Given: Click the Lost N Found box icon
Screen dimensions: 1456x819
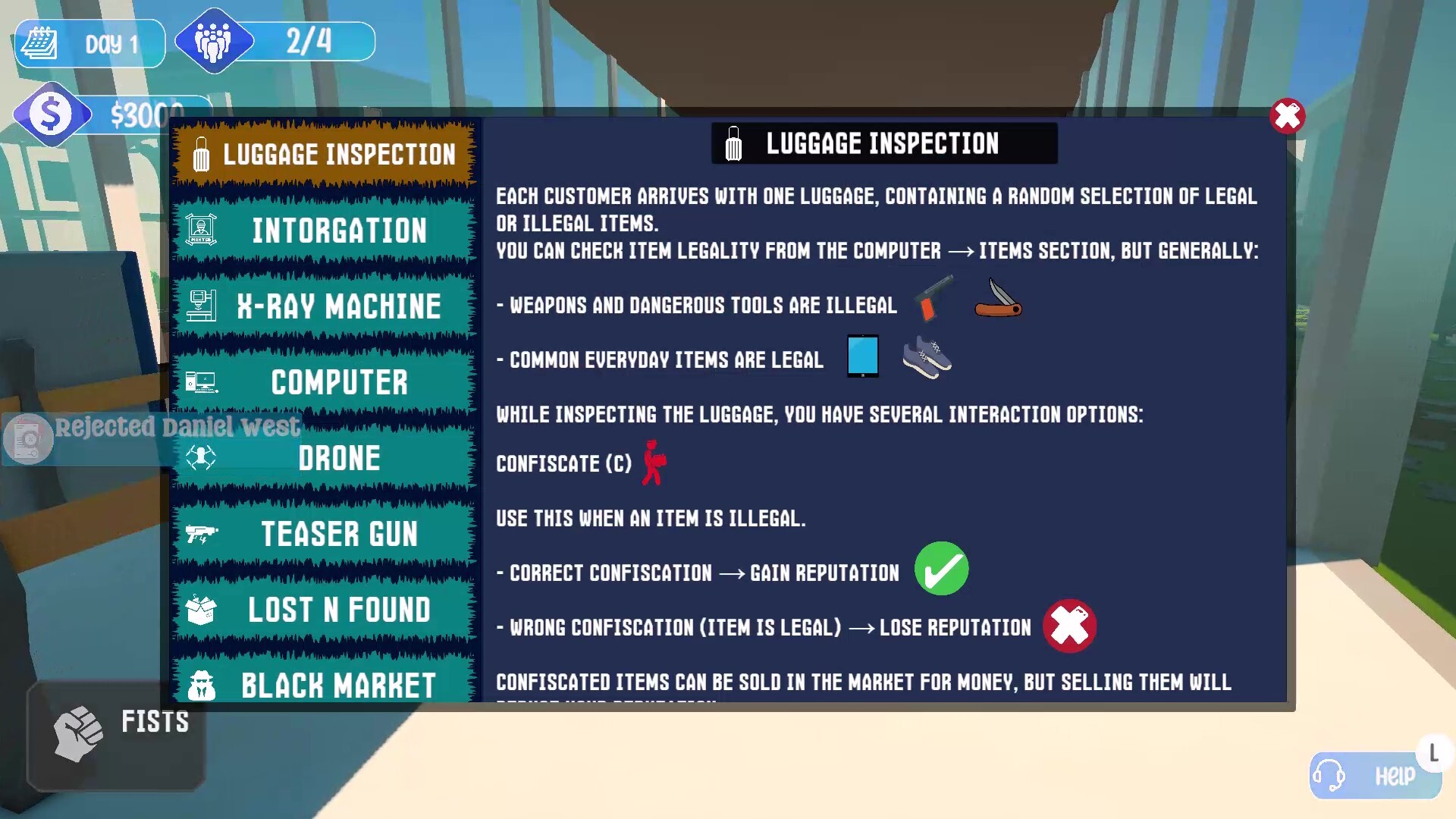Looking at the screenshot, I should click(200, 609).
